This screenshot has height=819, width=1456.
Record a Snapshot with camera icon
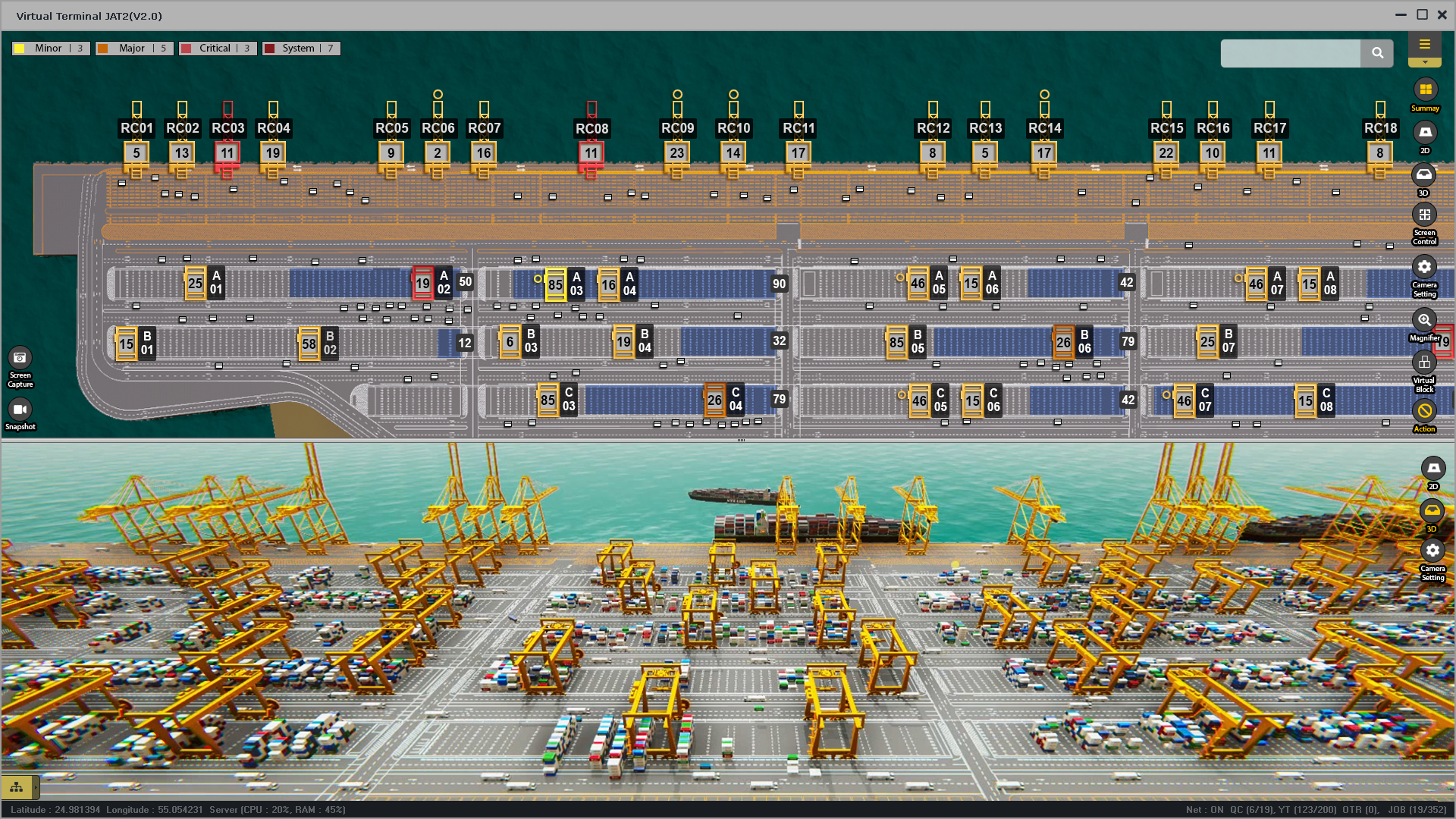pos(20,410)
